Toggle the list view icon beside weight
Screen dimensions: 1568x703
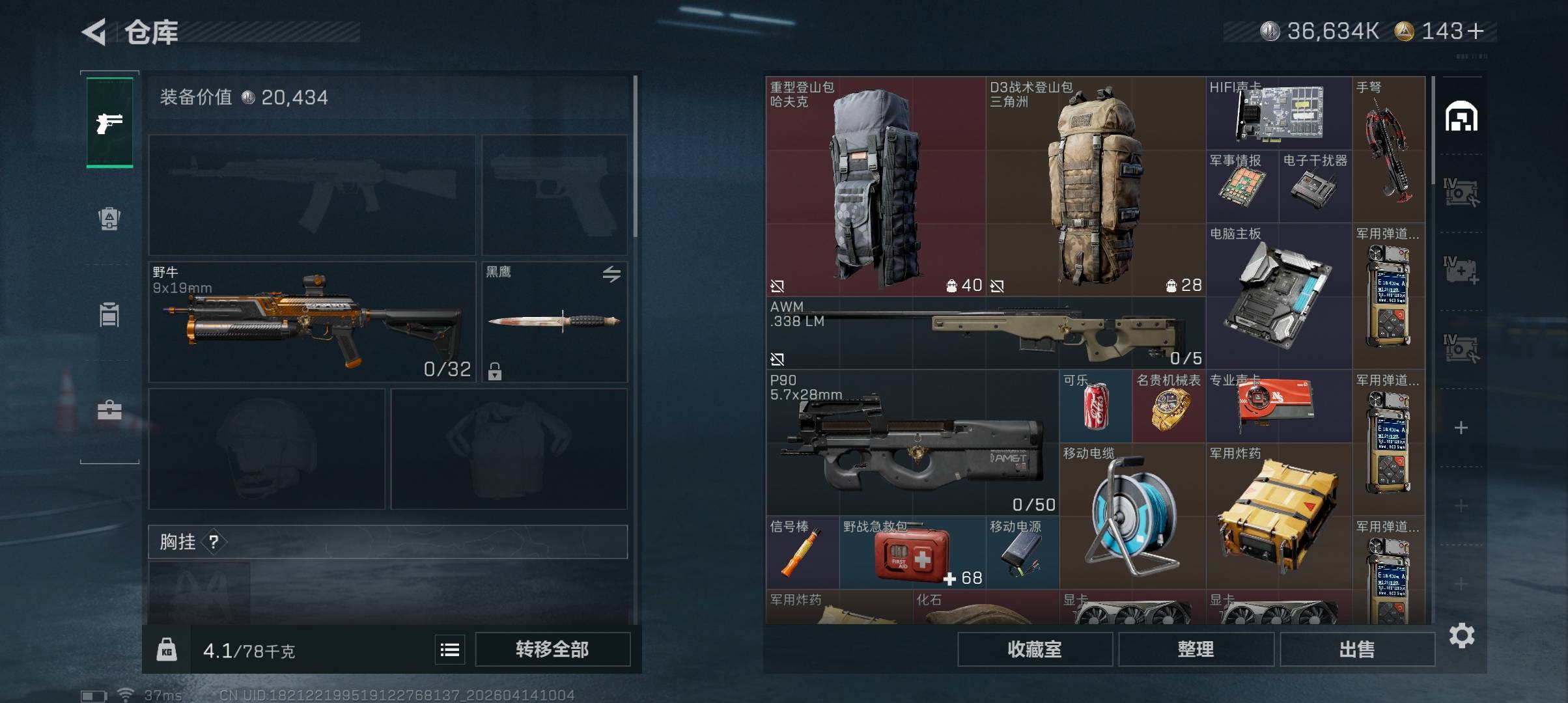pyautogui.click(x=450, y=650)
